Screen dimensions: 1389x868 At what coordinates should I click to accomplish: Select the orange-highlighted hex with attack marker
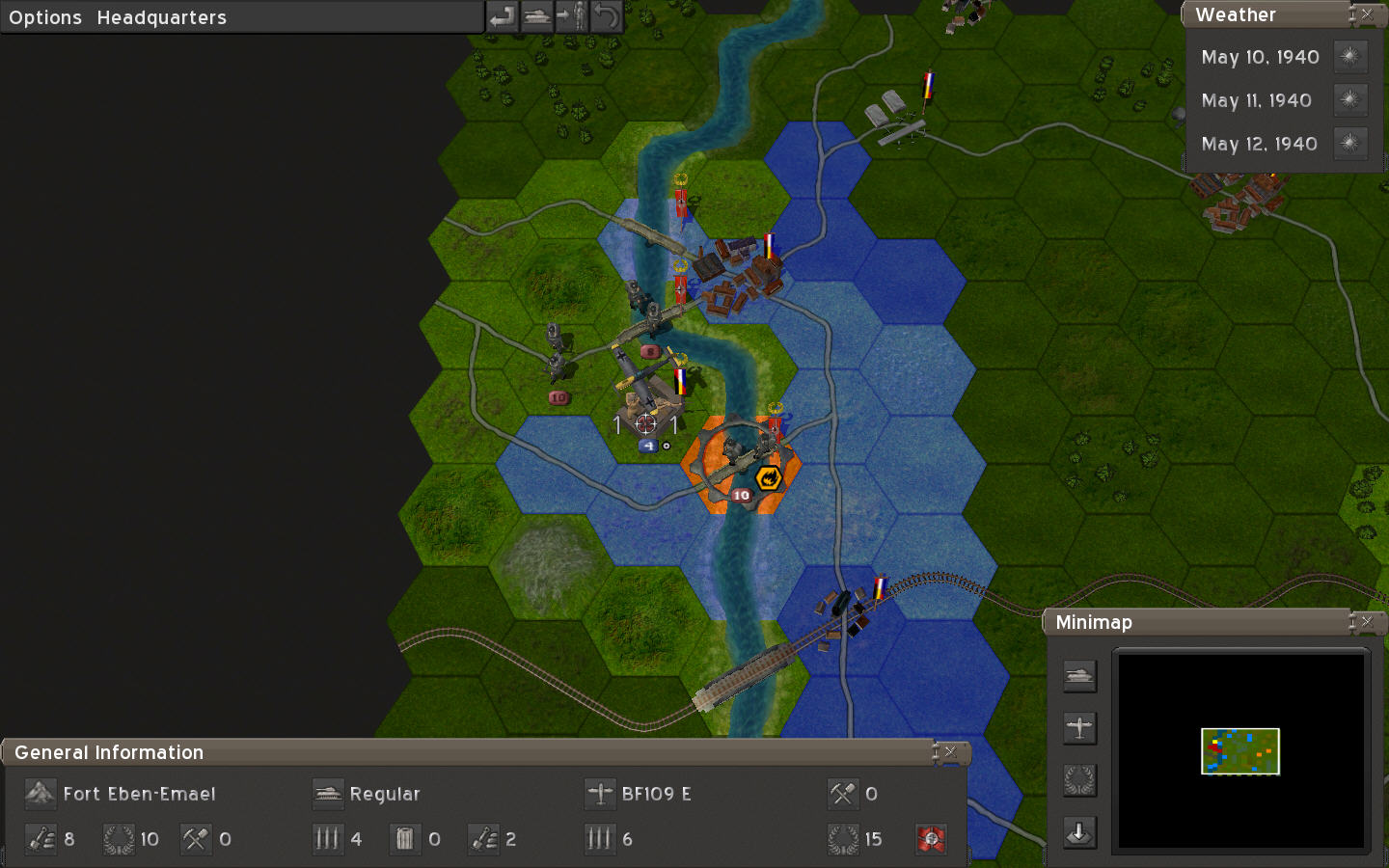coord(741,465)
